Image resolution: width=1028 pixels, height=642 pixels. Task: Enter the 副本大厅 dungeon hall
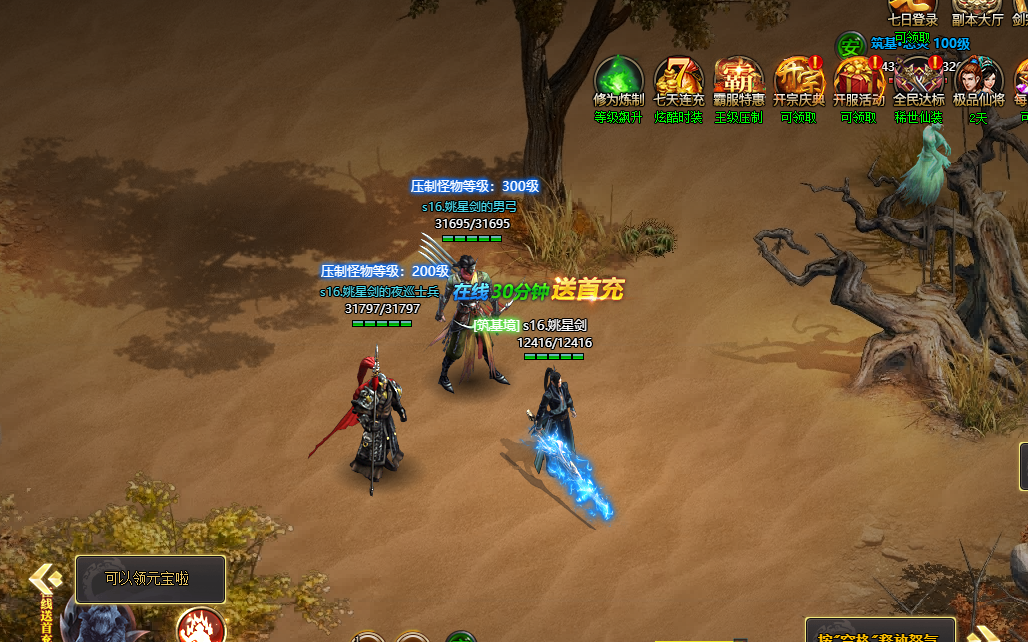(977, 12)
